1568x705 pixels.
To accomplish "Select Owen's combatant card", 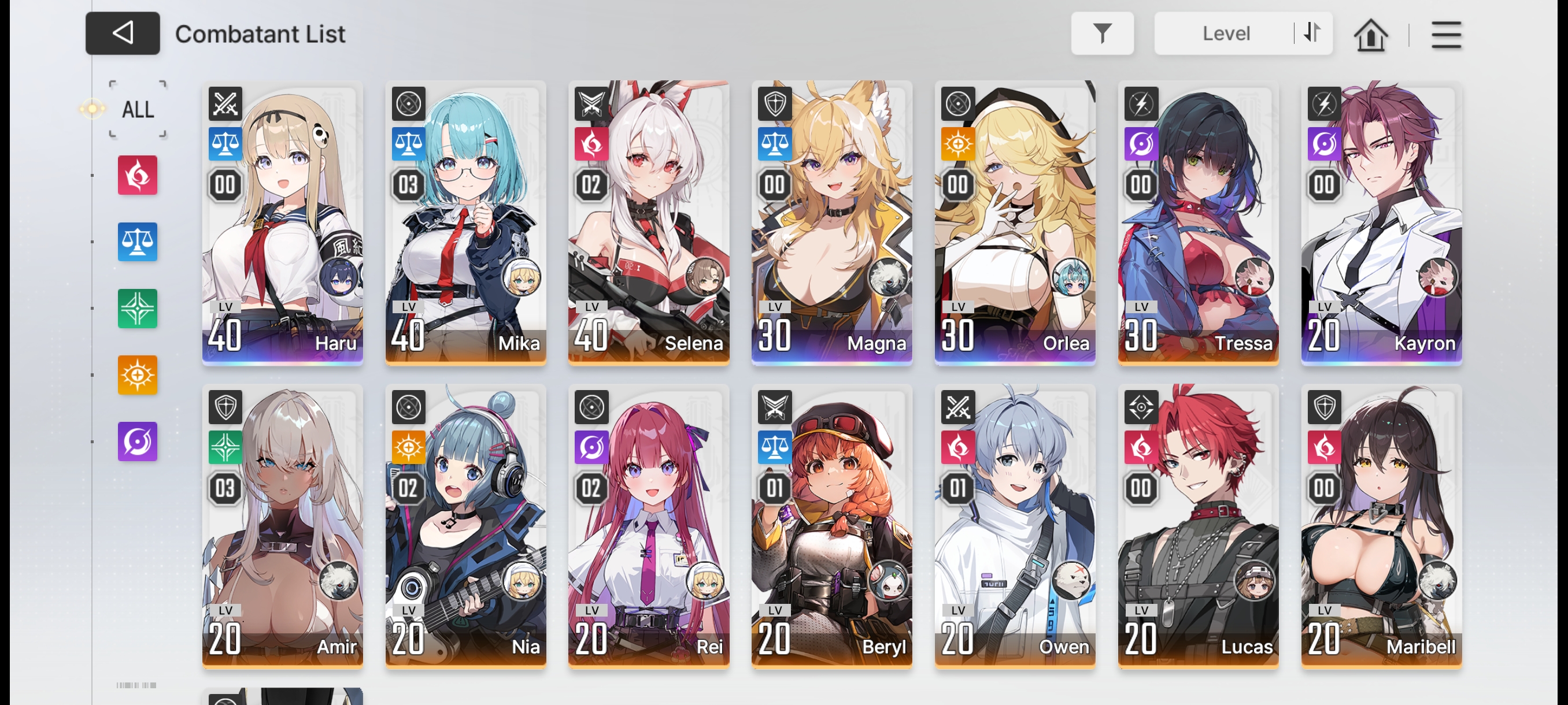I will [1015, 526].
